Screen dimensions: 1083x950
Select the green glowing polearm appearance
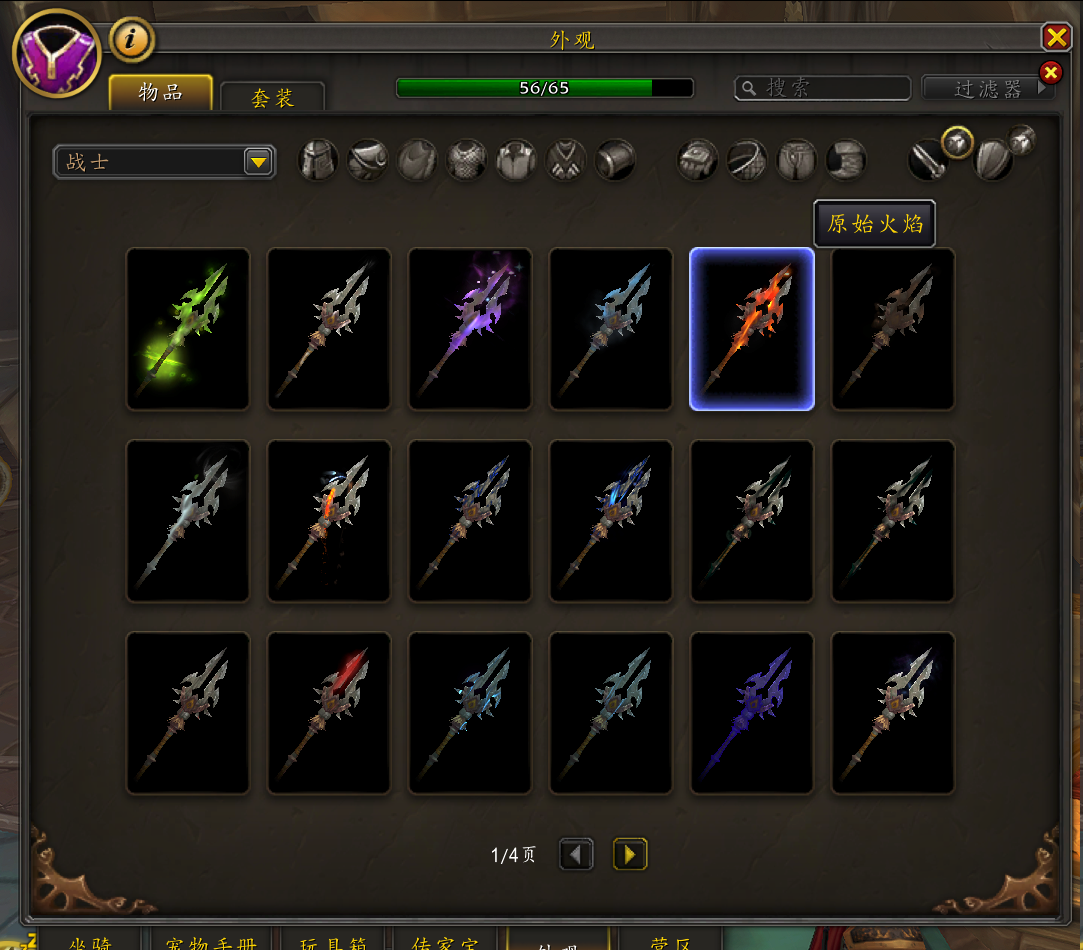188,328
